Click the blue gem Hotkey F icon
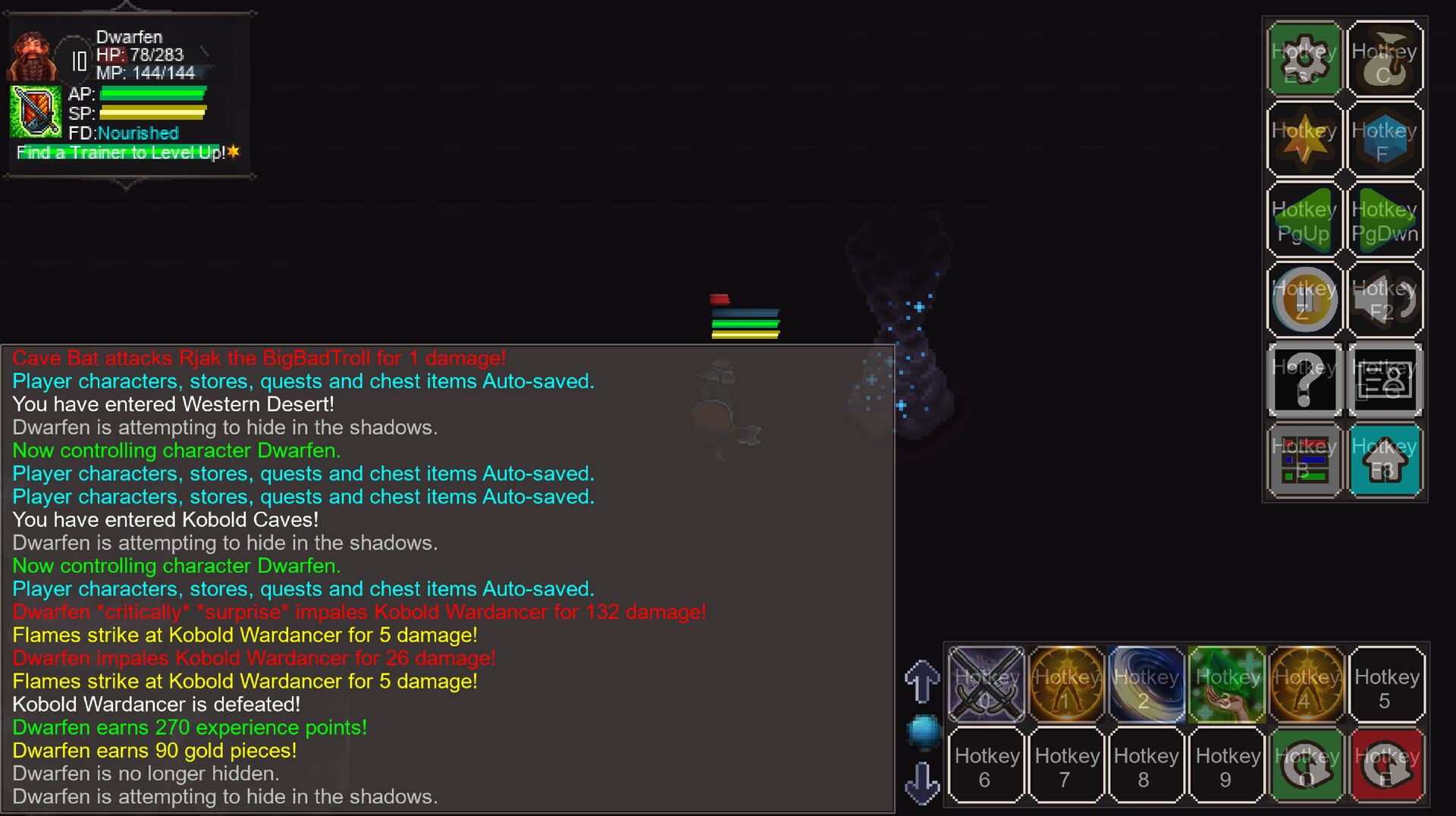Screen dimensions: 1456x816 click(1385, 140)
